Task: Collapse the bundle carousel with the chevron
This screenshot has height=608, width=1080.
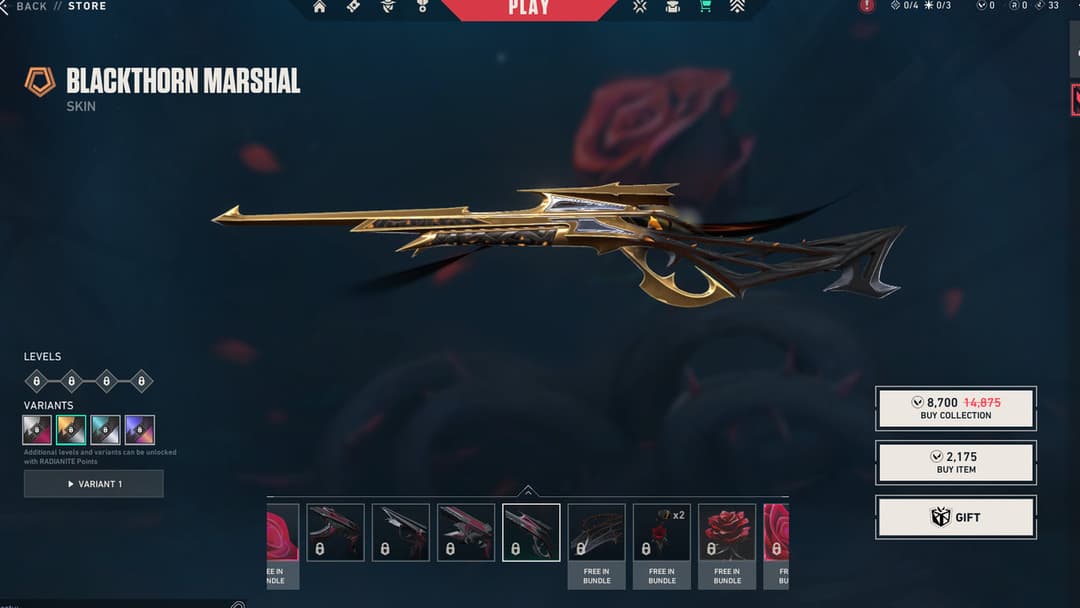Action: [528, 490]
